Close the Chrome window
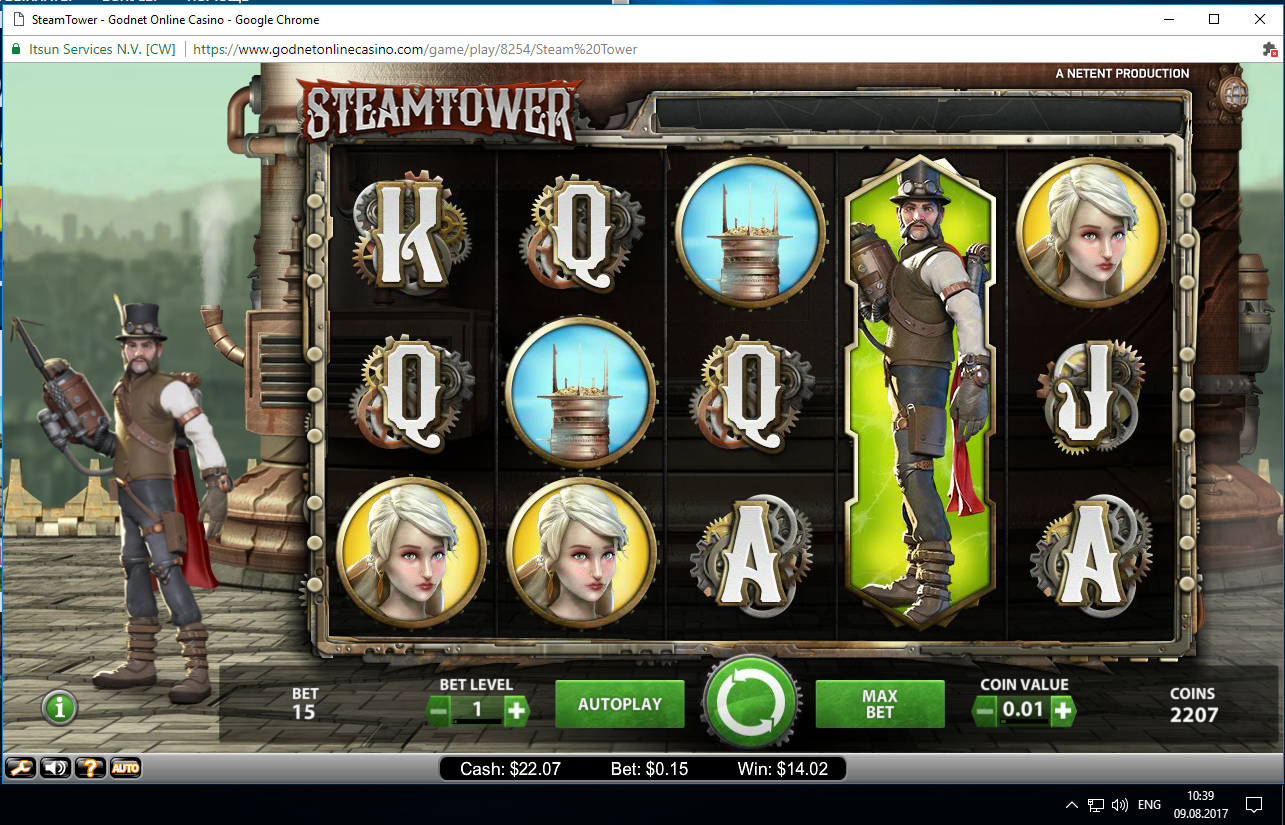The height and width of the screenshot is (825, 1285). [1260, 20]
